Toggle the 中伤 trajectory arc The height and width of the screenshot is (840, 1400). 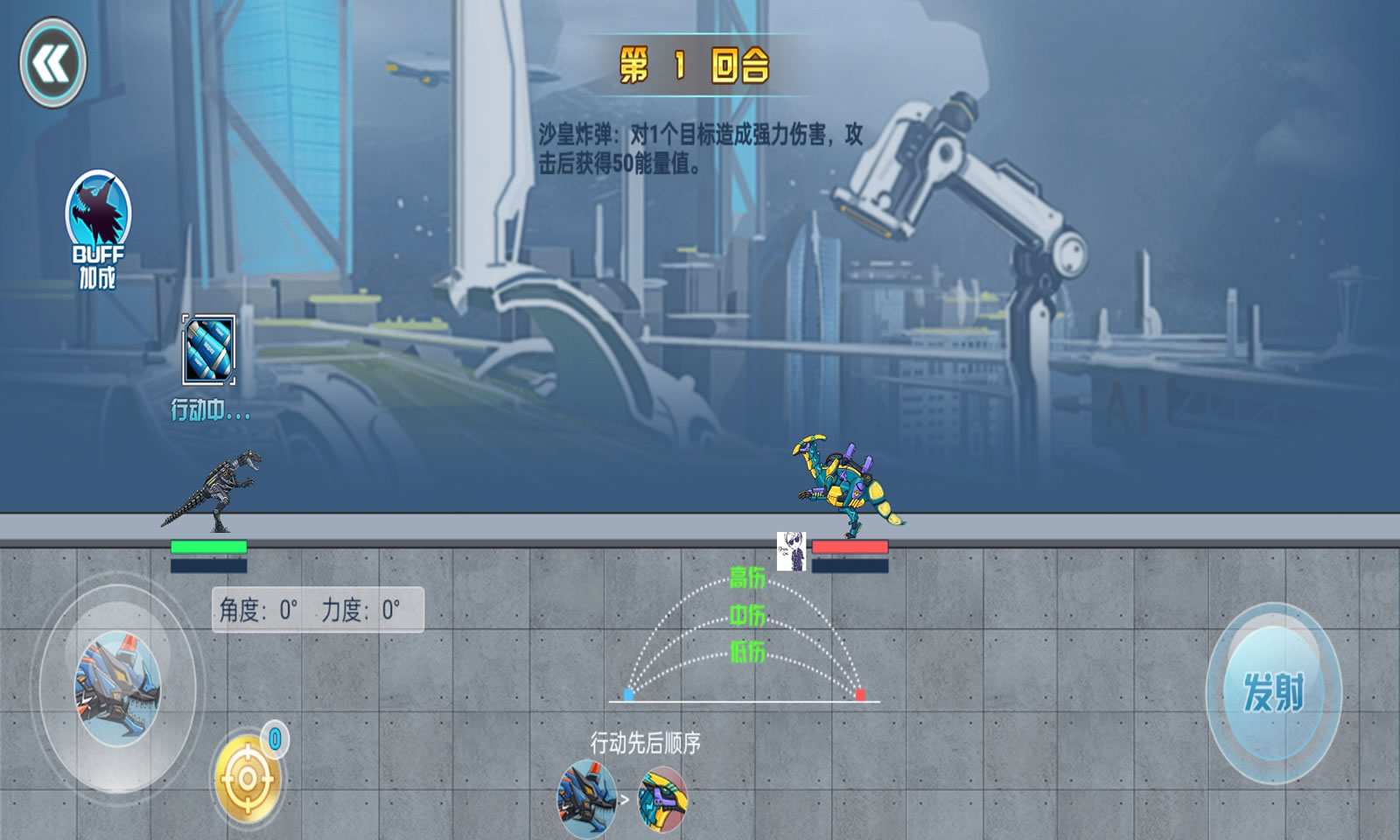tap(748, 615)
